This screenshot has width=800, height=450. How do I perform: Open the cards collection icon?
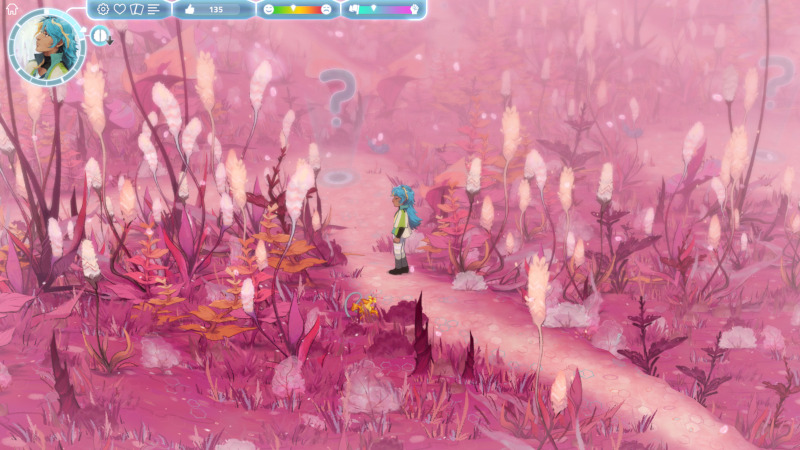pos(137,9)
